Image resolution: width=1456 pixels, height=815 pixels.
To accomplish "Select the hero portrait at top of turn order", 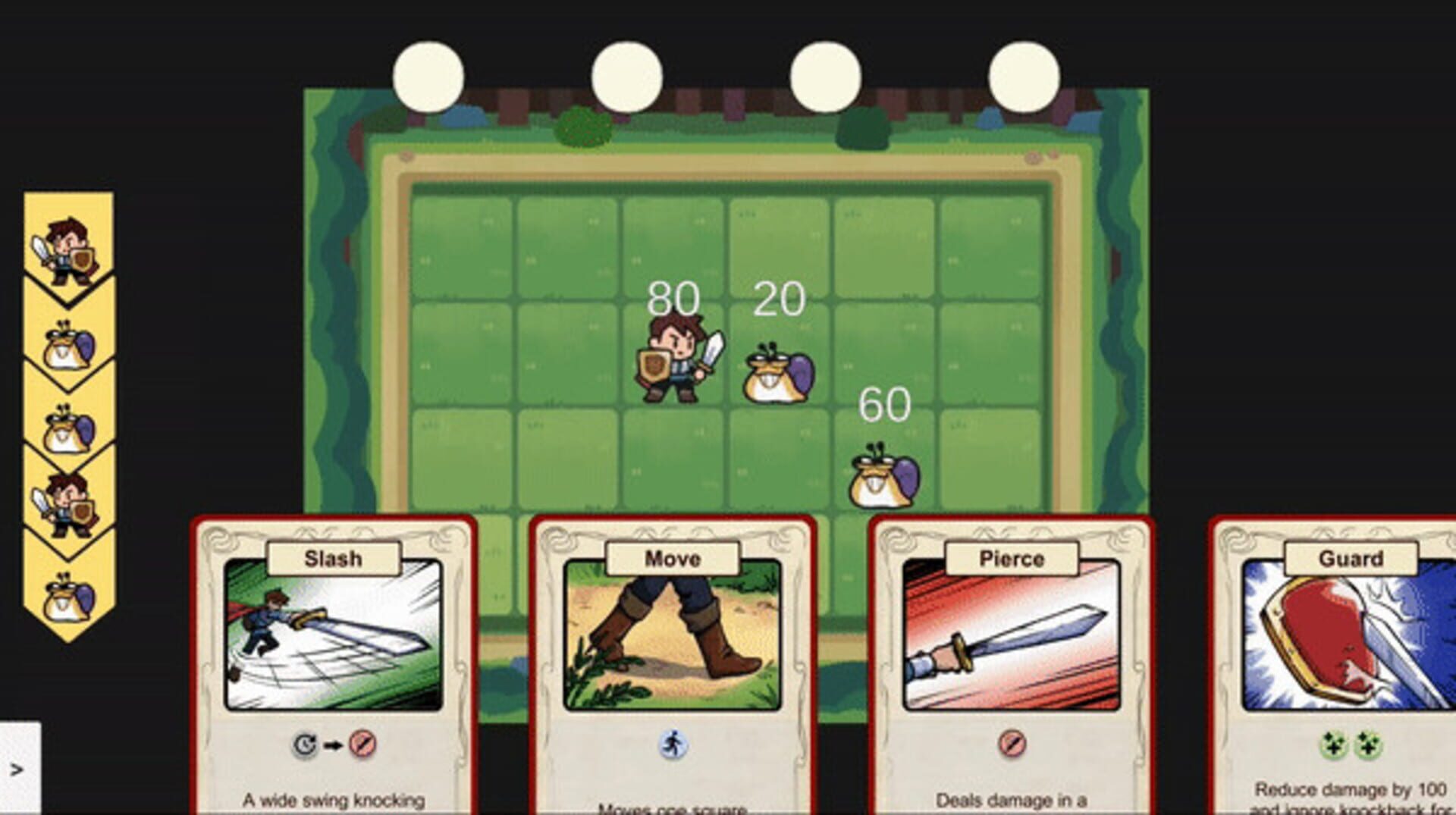I will tap(68, 250).
